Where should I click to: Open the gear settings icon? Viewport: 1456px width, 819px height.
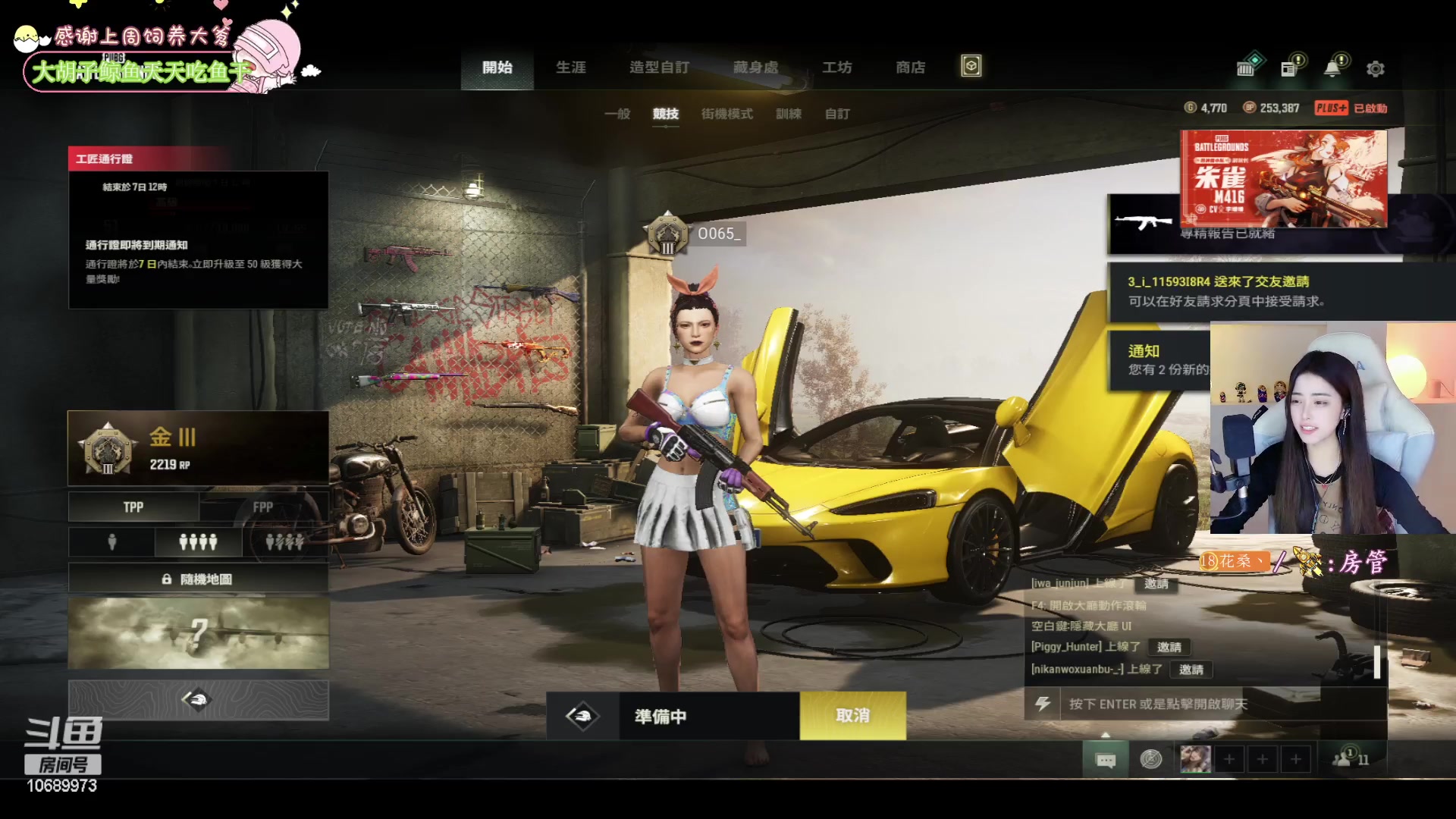click(1375, 69)
